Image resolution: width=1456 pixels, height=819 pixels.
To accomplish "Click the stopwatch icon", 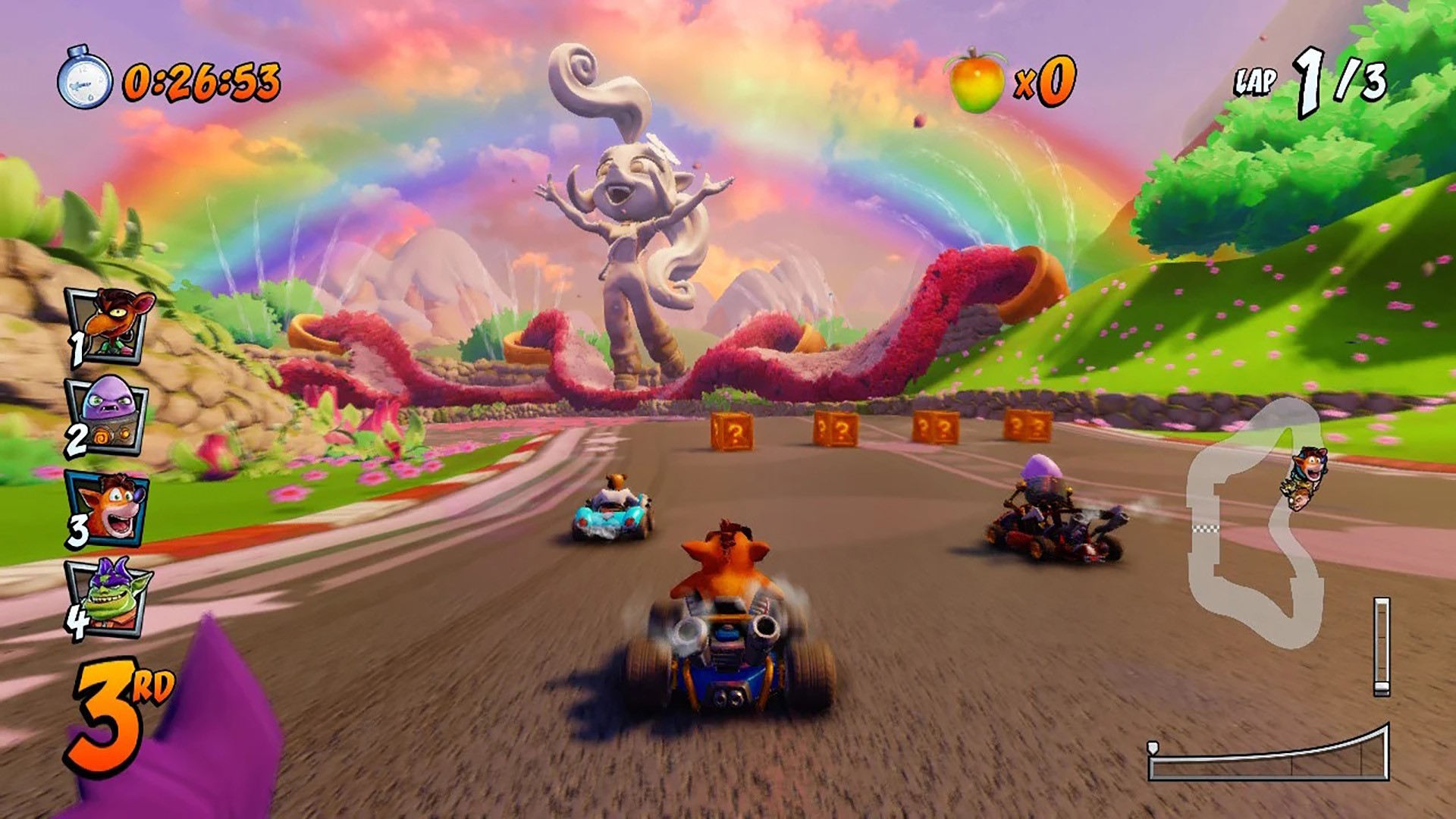I will pyautogui.click(x=84, y=80).
